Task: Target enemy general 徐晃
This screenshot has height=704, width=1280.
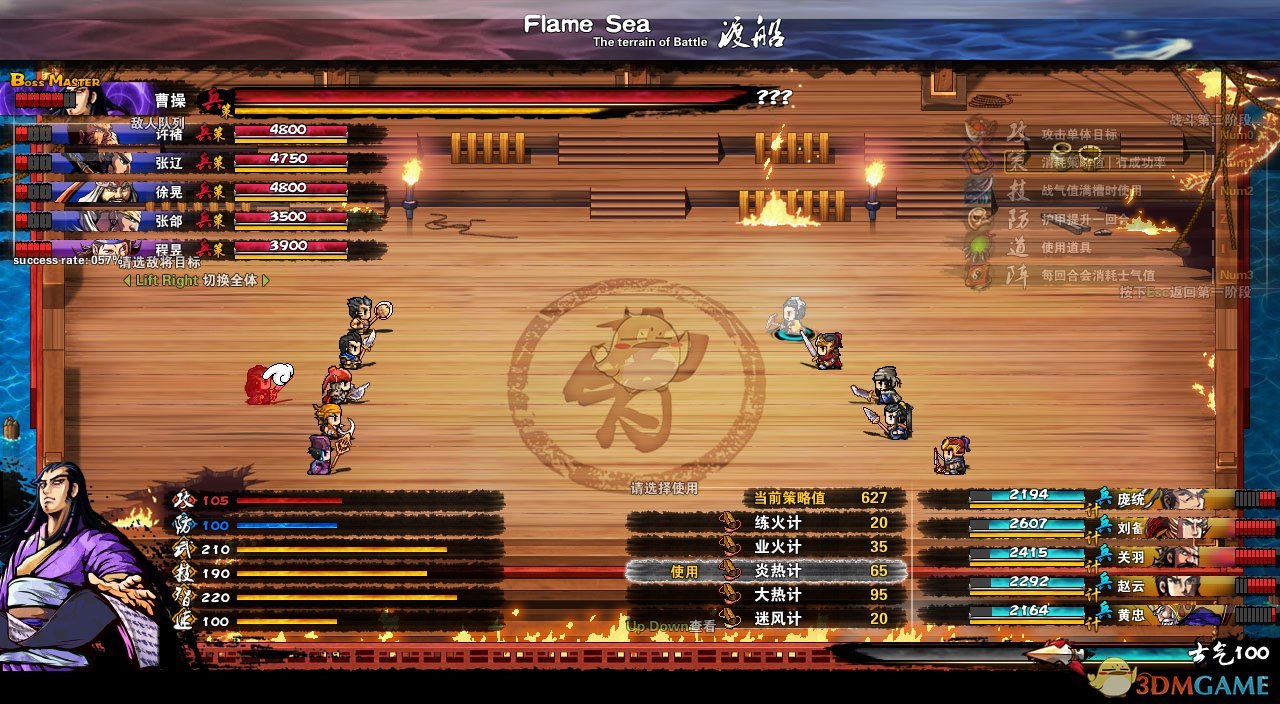Action: pyautogui.click(x=170, y=190)
